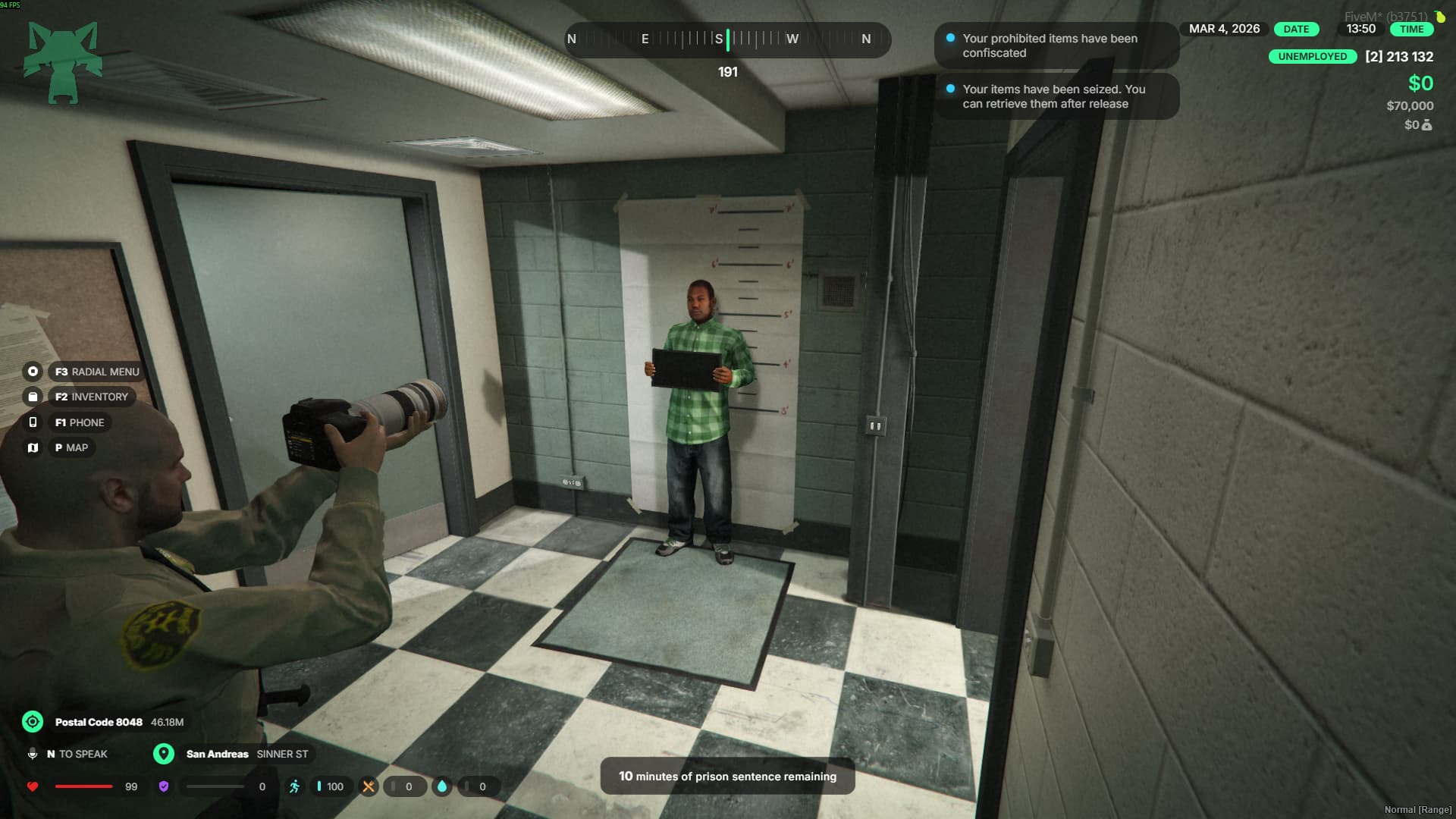Open the Phone shortcut
This screenshot has height=819, width=1456.
[x=80, y=422]
